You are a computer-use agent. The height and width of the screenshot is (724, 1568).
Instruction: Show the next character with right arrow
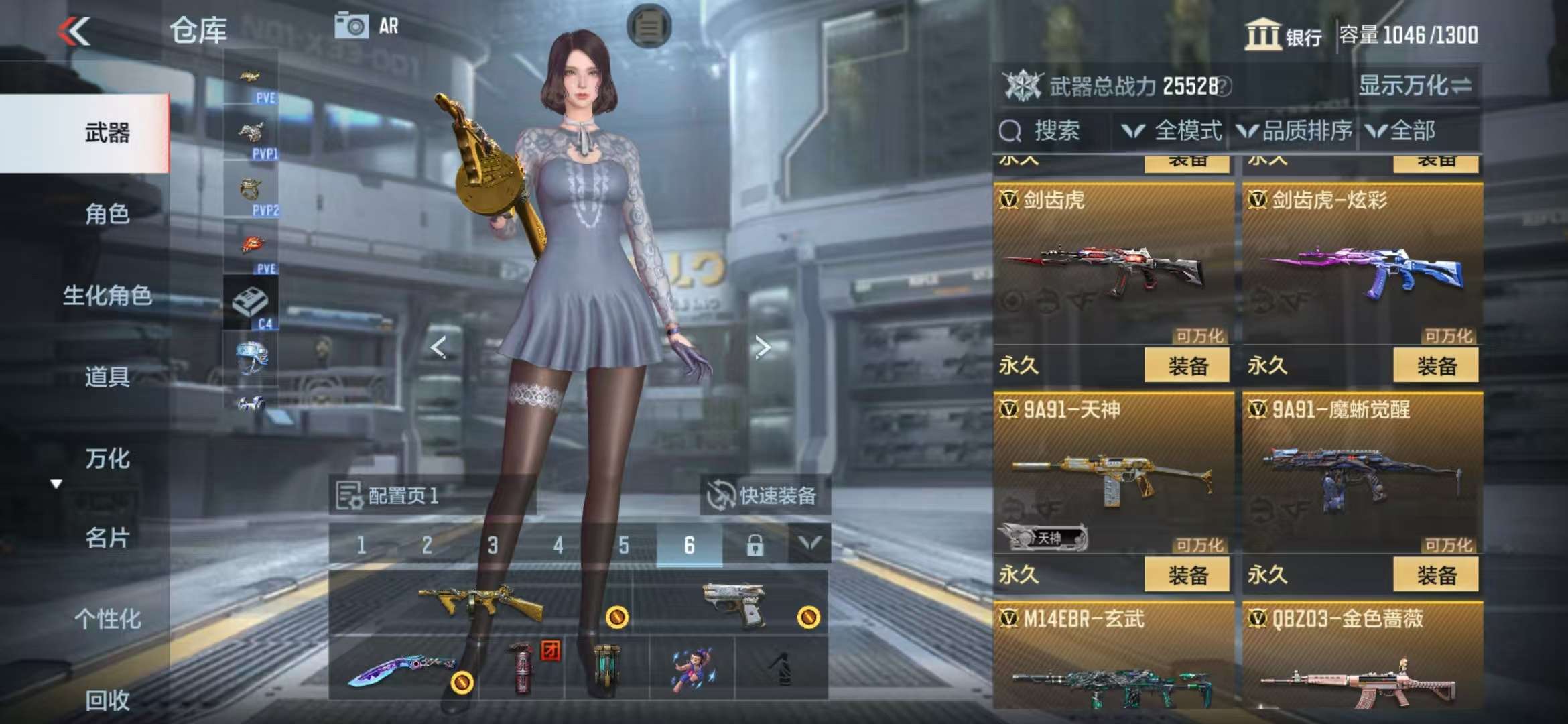[x=762, y=347]
